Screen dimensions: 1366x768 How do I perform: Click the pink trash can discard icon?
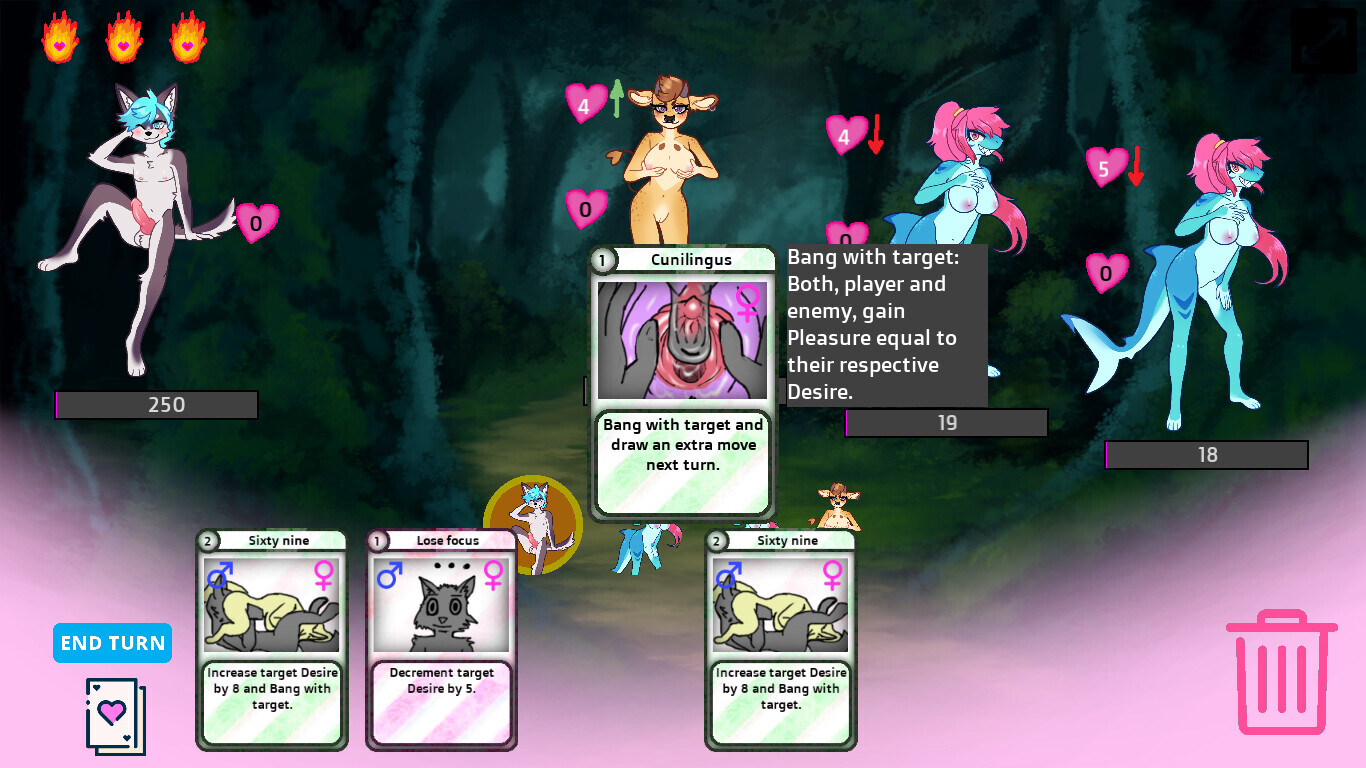(1281, 672)
